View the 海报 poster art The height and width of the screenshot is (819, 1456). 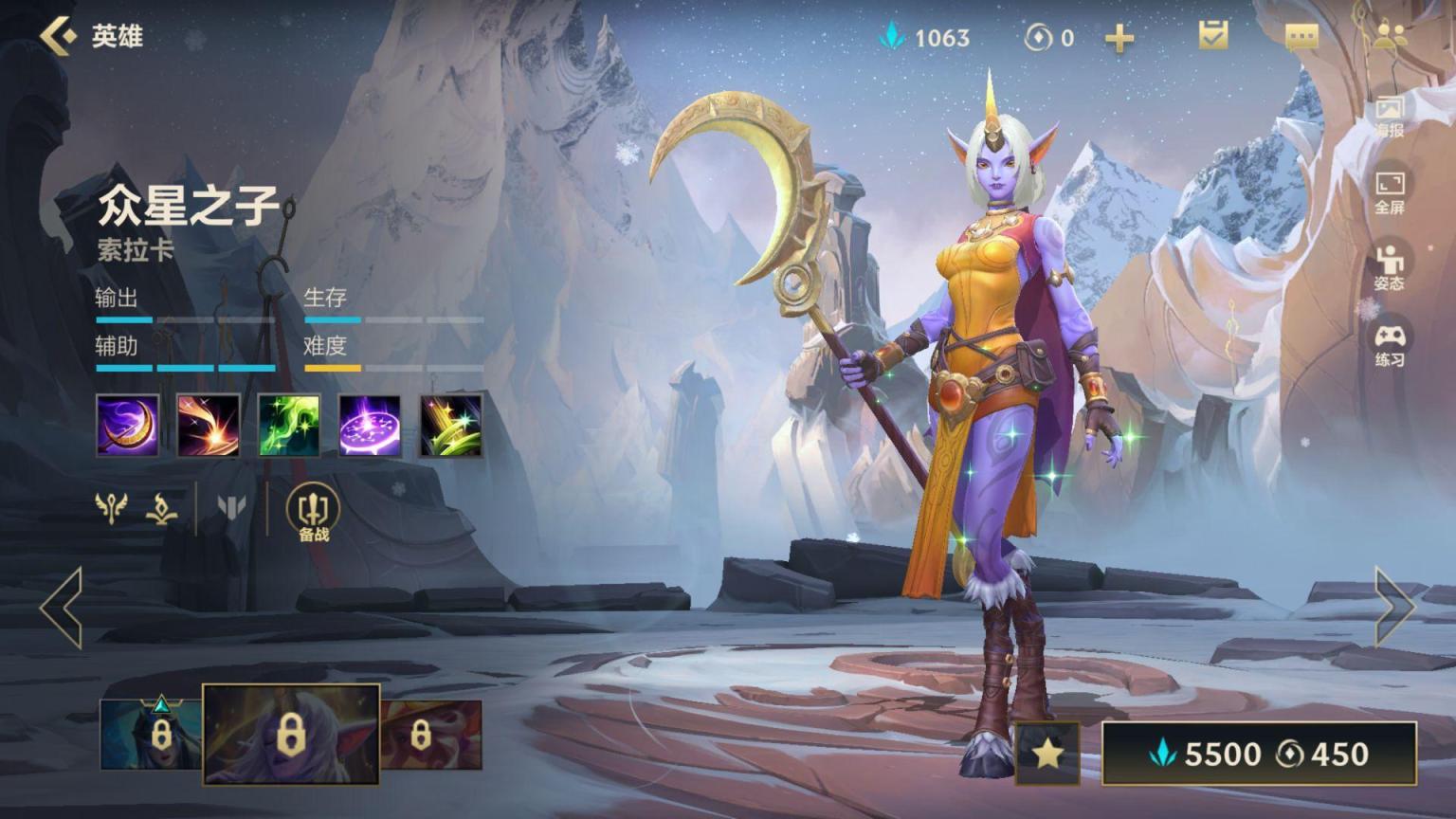click(1390, 116)
